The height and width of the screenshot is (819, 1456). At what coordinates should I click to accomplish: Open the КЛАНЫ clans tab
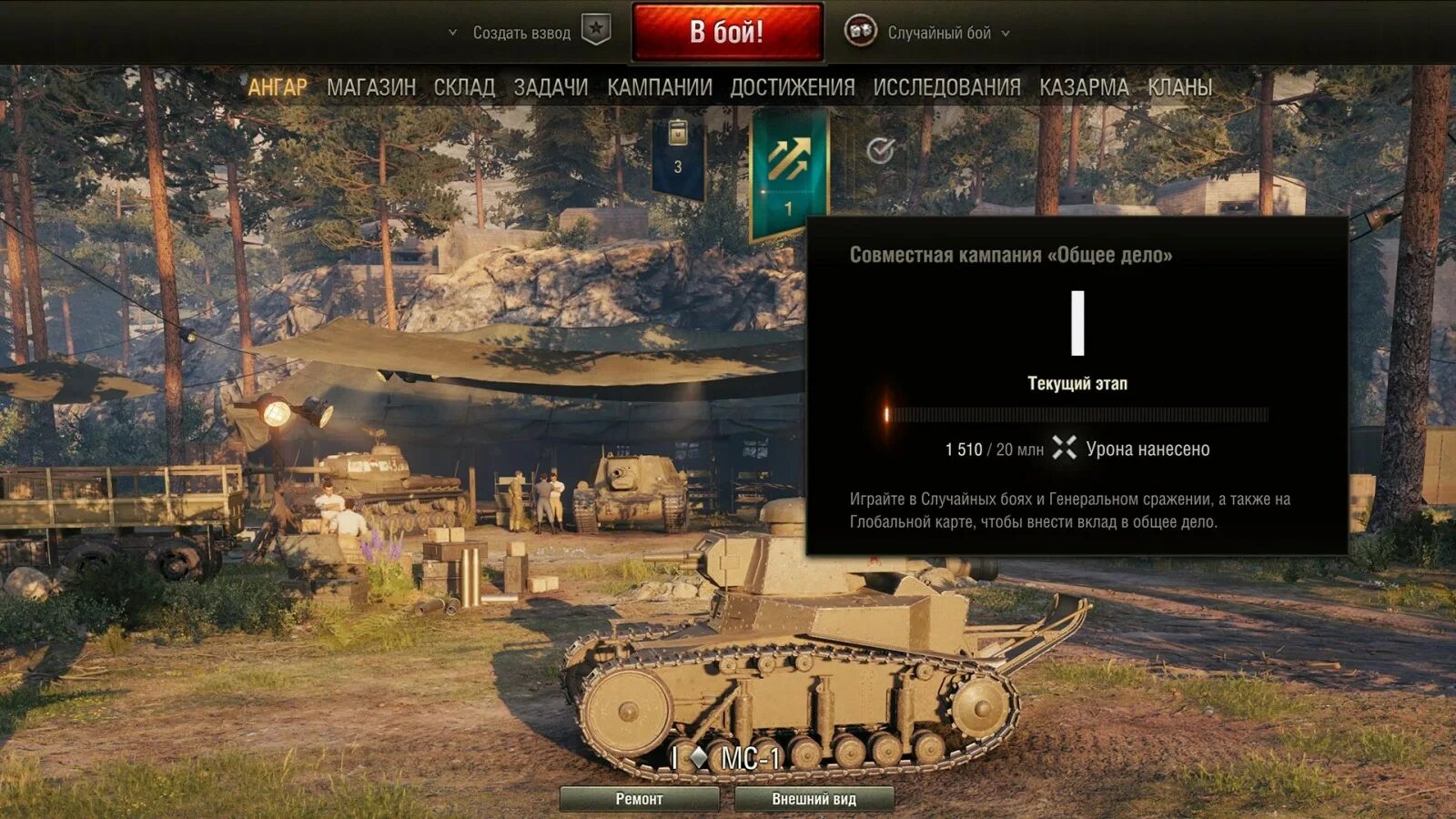pyautogui.click(x=1179, y=87)
